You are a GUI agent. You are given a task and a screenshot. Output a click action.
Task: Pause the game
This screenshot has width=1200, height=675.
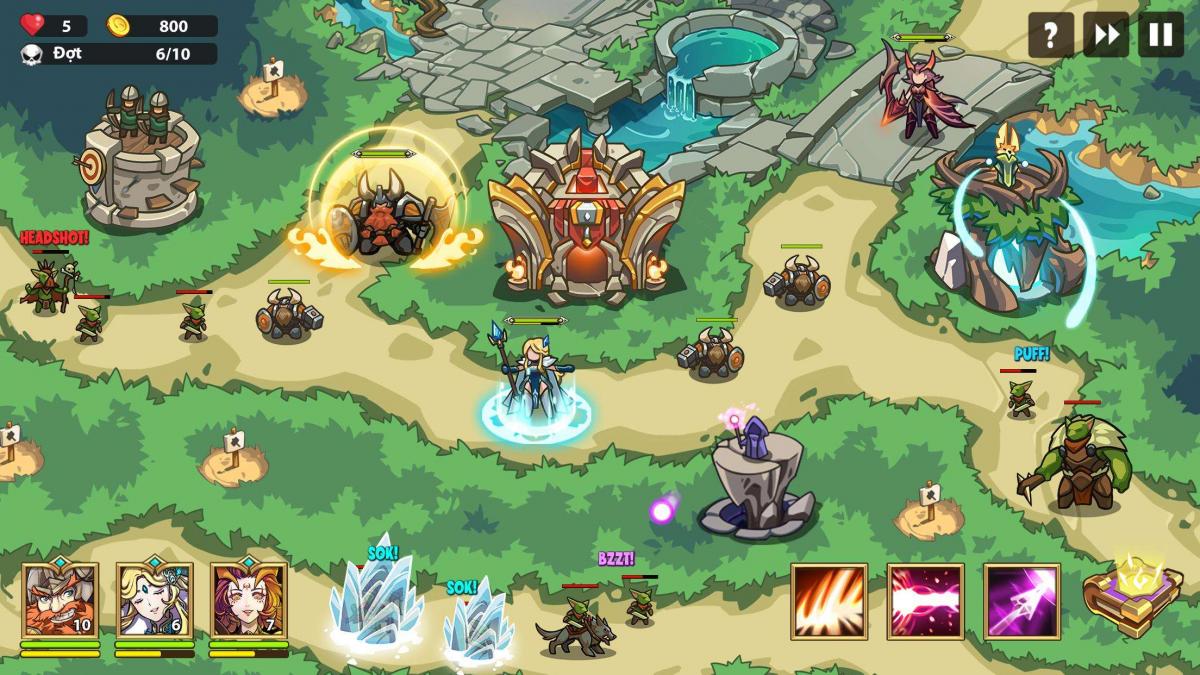coord(1160,35)
